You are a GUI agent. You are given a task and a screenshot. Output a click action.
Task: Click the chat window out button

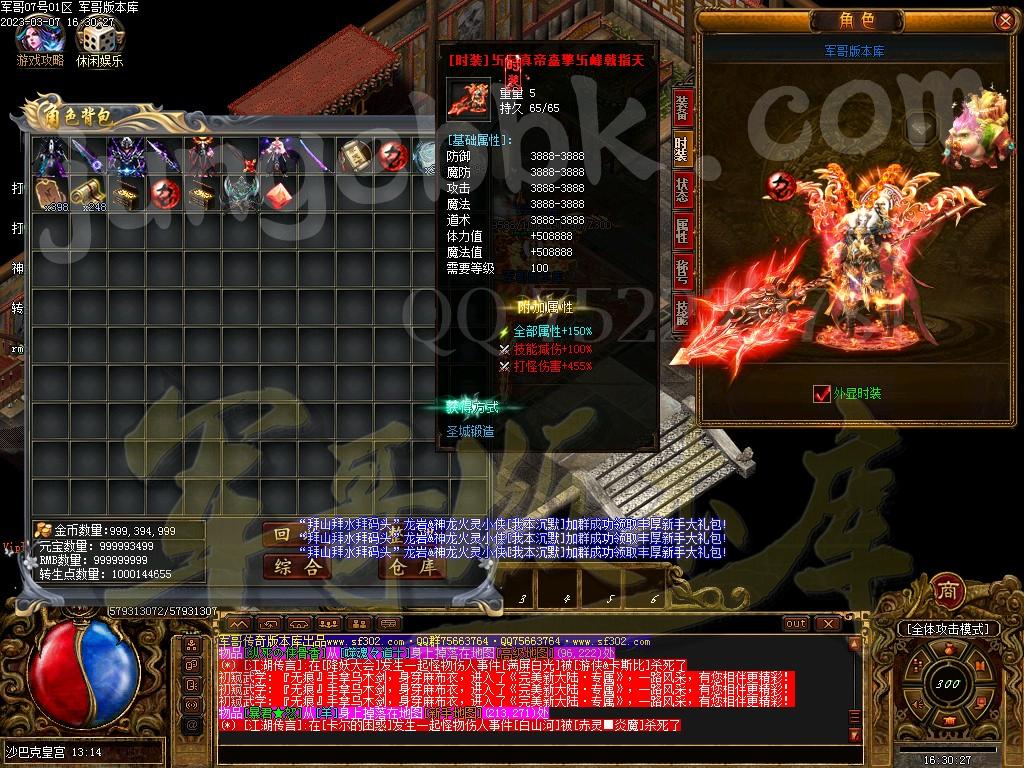coord(796,623)
